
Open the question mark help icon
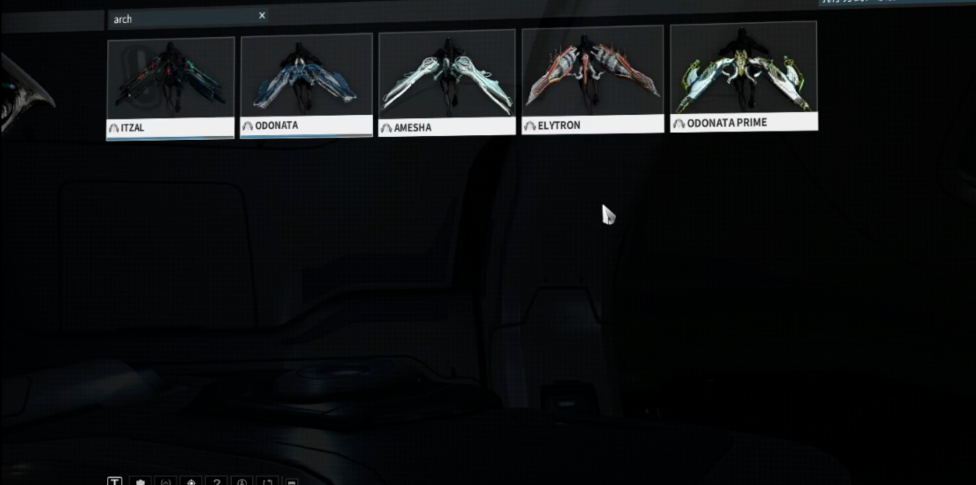216,482
